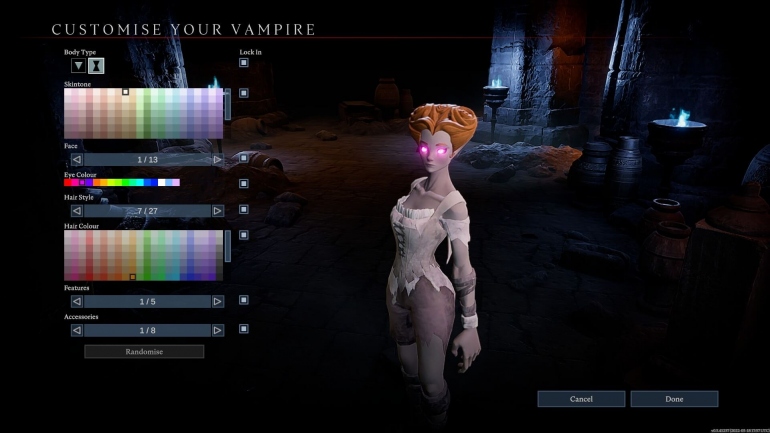Go back one Features option

tap(77, 301)
